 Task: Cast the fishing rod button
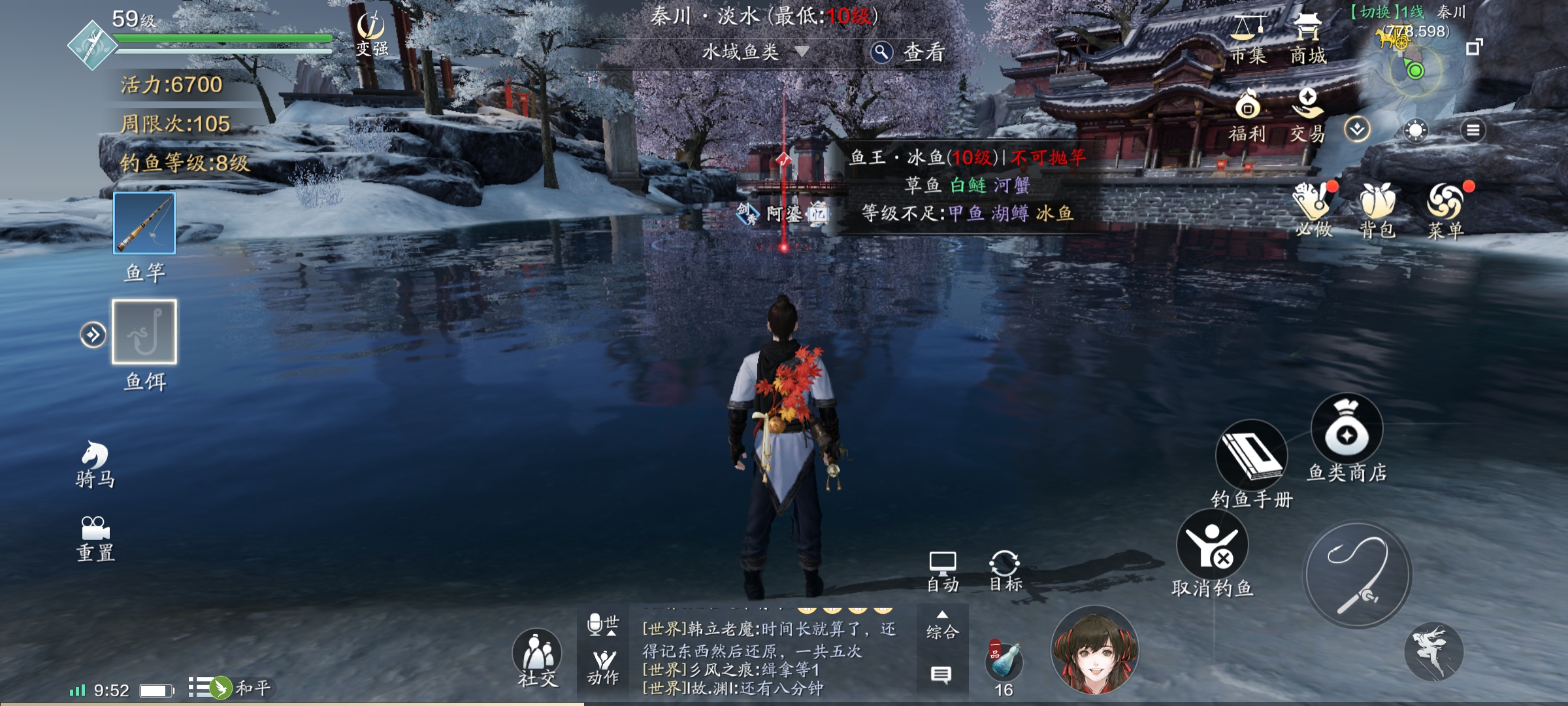1358,575
